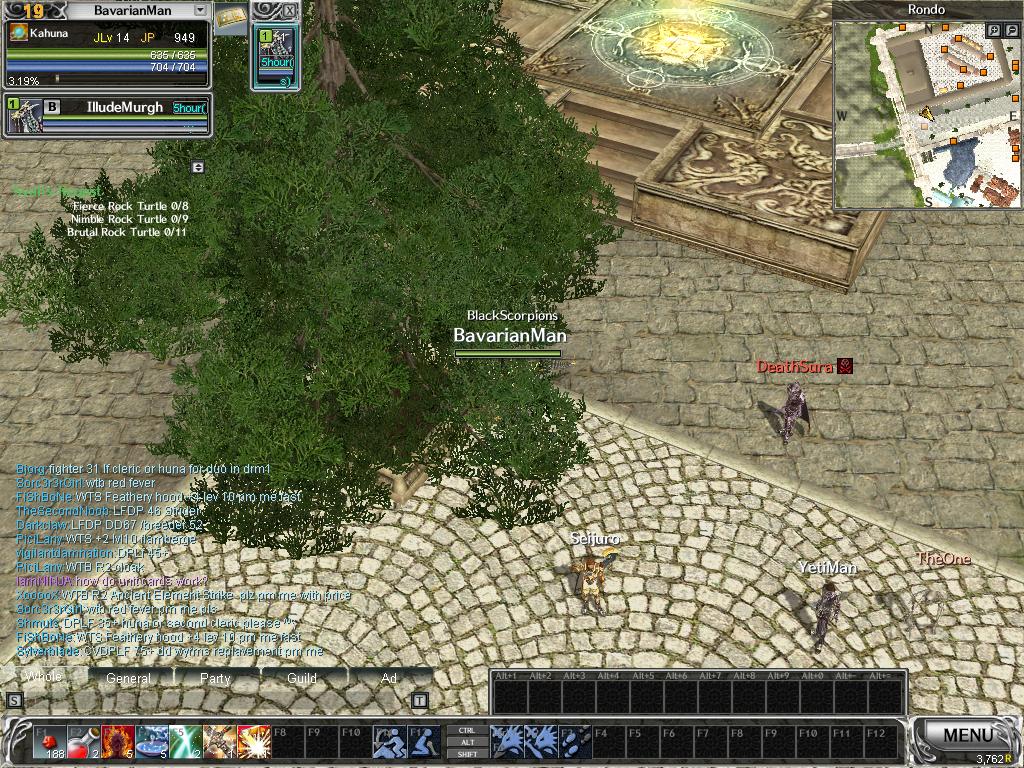1024x768 pixels.
Task: Open the main MENU button
Action: [967, 735]
